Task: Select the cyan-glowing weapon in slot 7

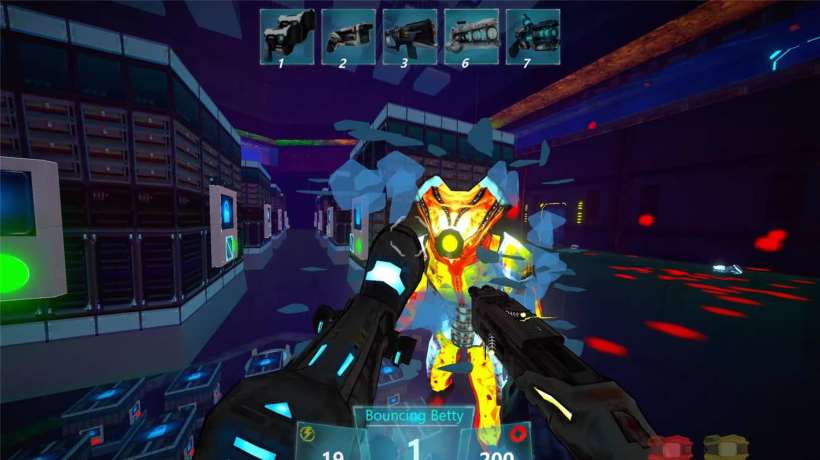Action: (532, 37)
